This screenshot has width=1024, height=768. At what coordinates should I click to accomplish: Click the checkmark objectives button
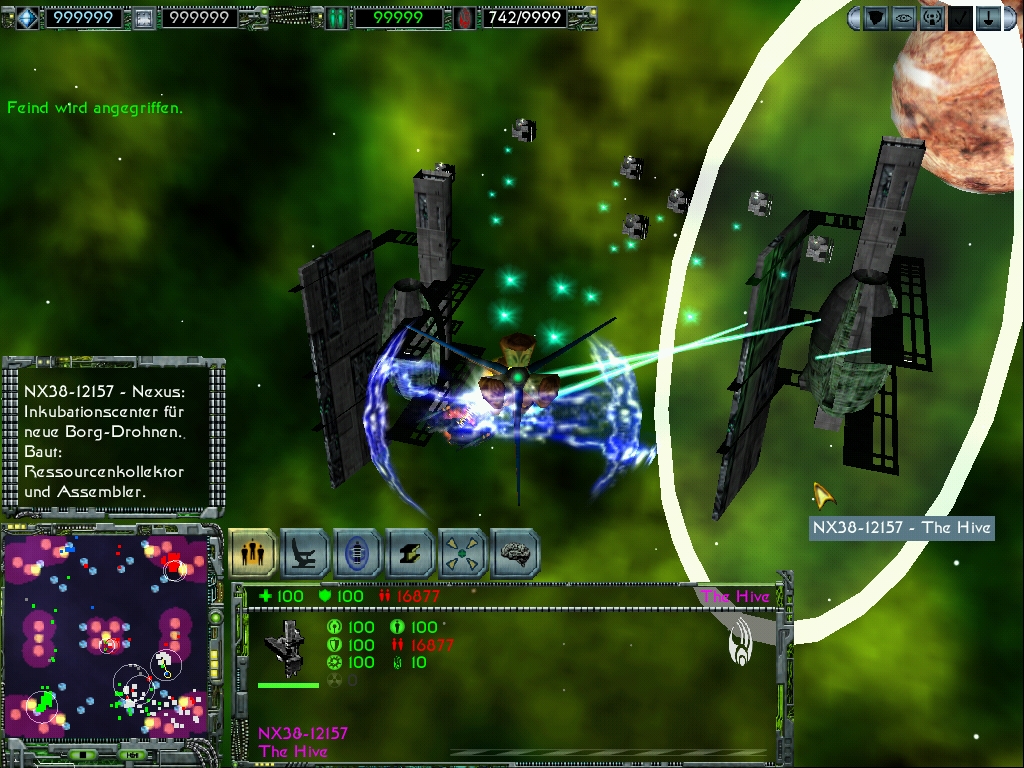[x=960, y=18]
